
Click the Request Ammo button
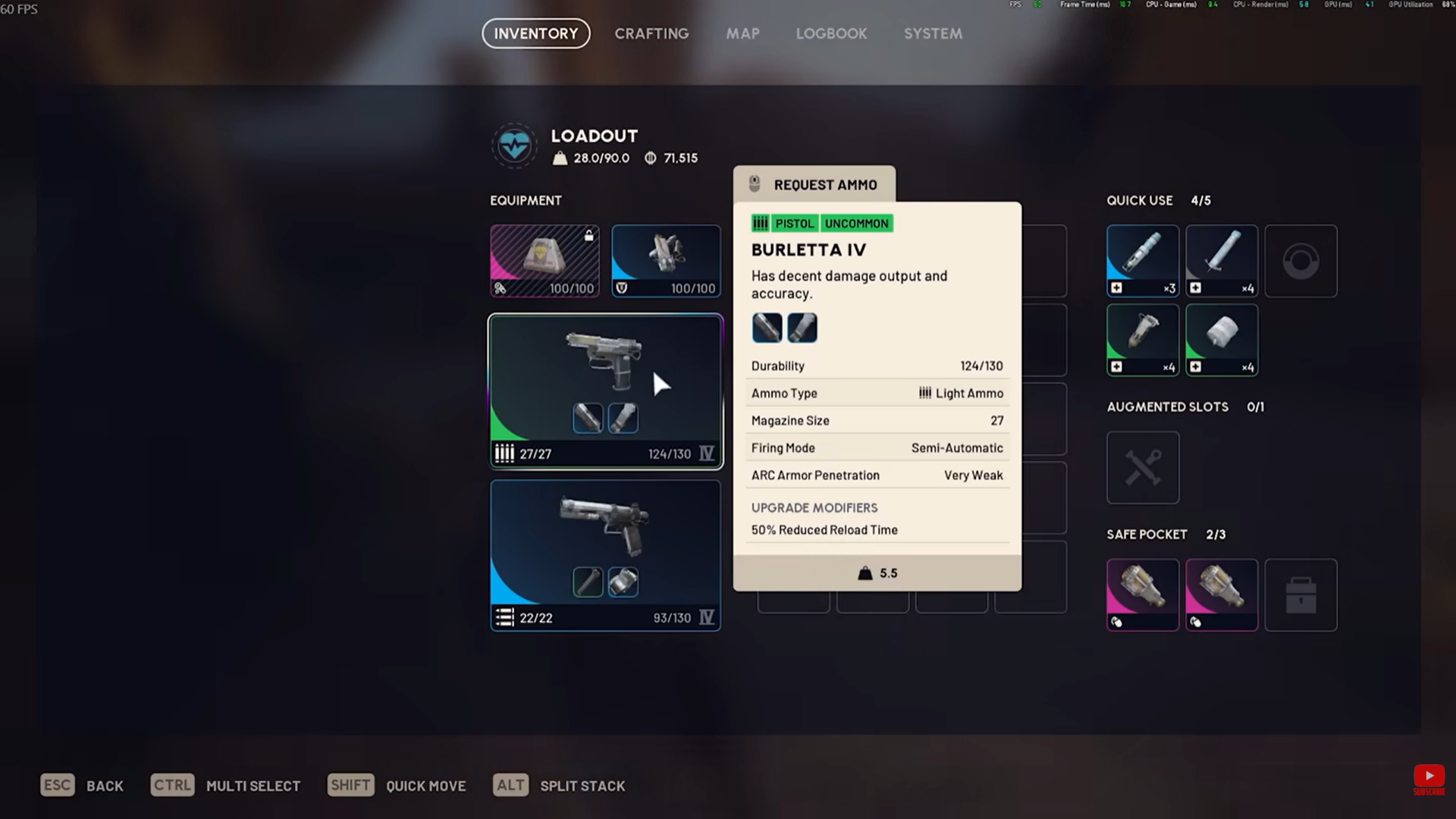tap(814, 184)
